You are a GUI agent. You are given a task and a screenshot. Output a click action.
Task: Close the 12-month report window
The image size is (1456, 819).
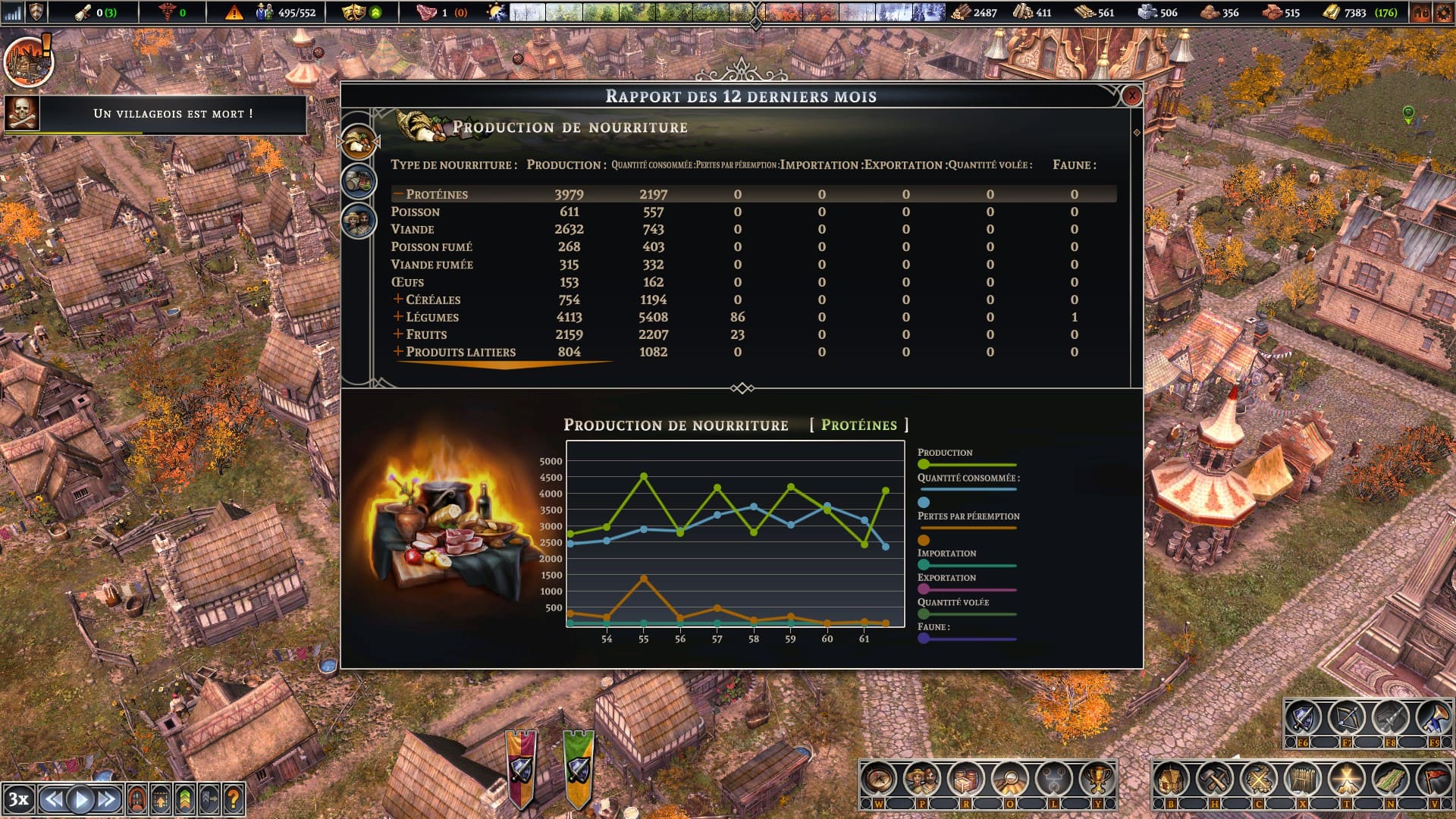1131,96
